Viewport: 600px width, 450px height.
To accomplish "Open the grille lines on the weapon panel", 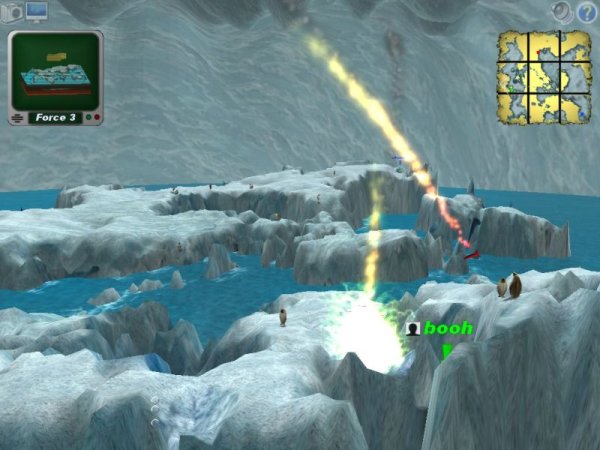I will tap(17, 118).
